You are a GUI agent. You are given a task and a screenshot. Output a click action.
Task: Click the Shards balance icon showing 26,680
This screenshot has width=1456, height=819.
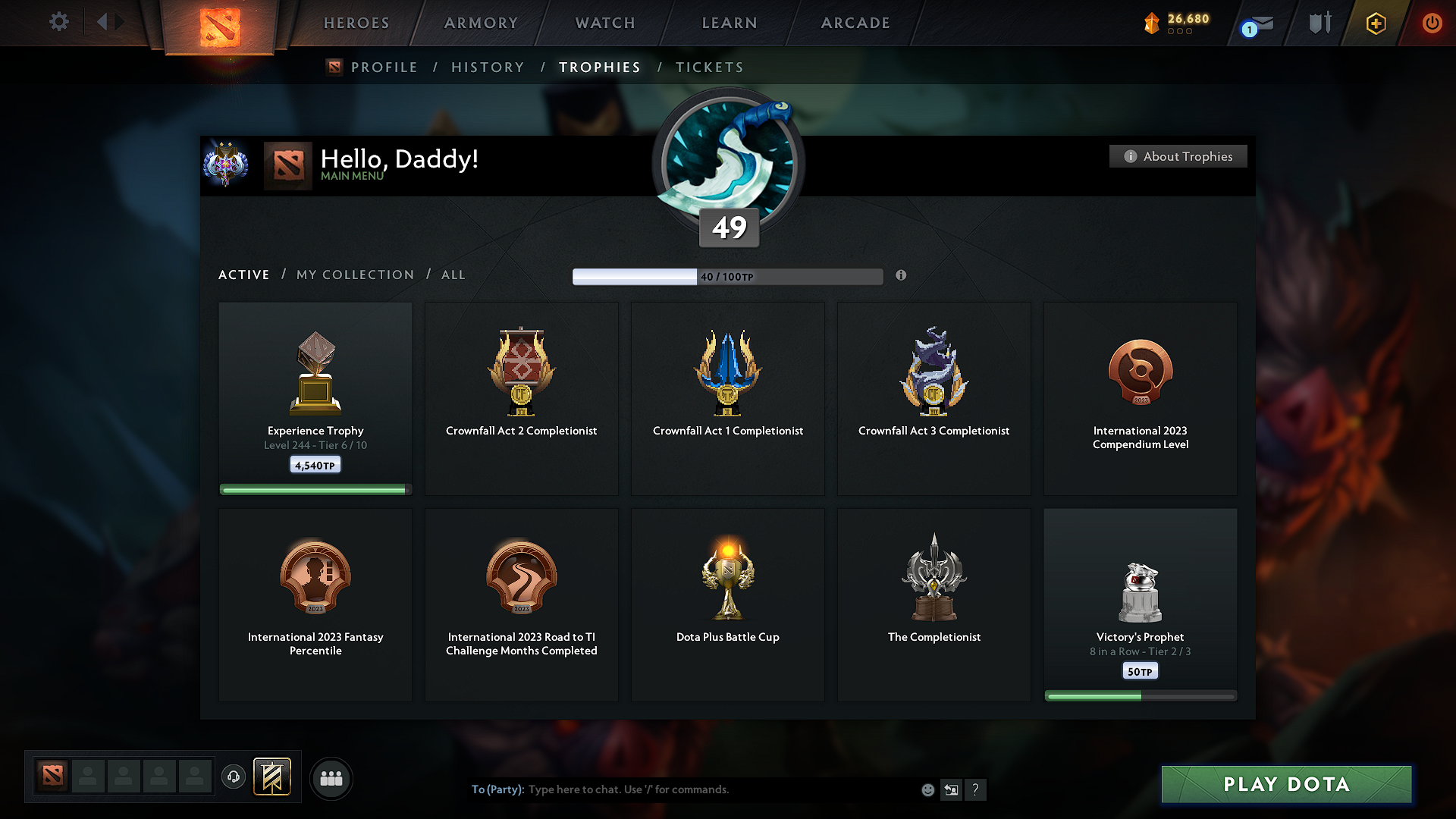coord(1153,23)
